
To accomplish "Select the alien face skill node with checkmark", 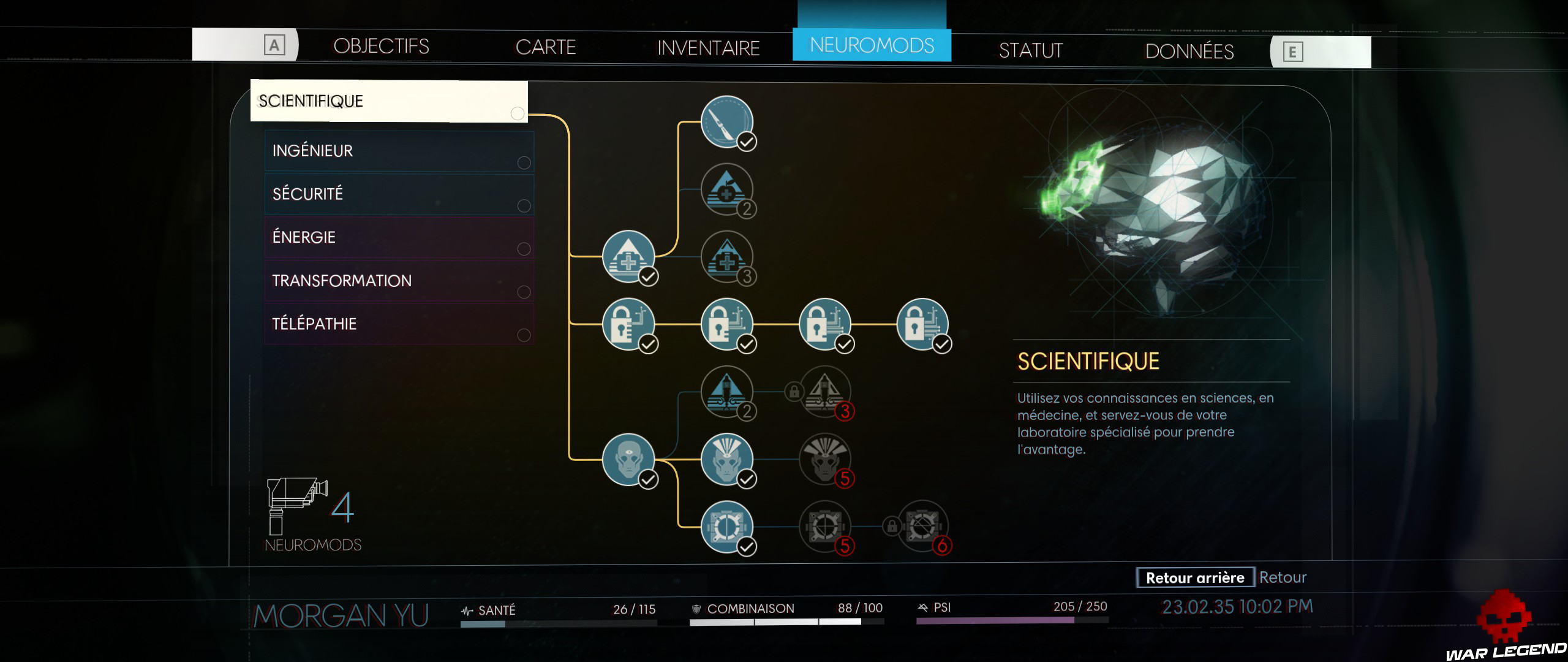I will 628,459.
